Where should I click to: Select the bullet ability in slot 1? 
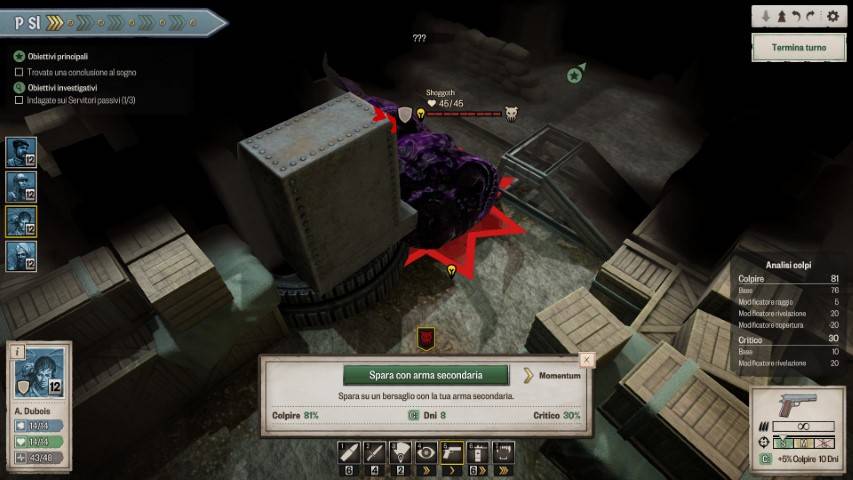(x=348, y=452)
